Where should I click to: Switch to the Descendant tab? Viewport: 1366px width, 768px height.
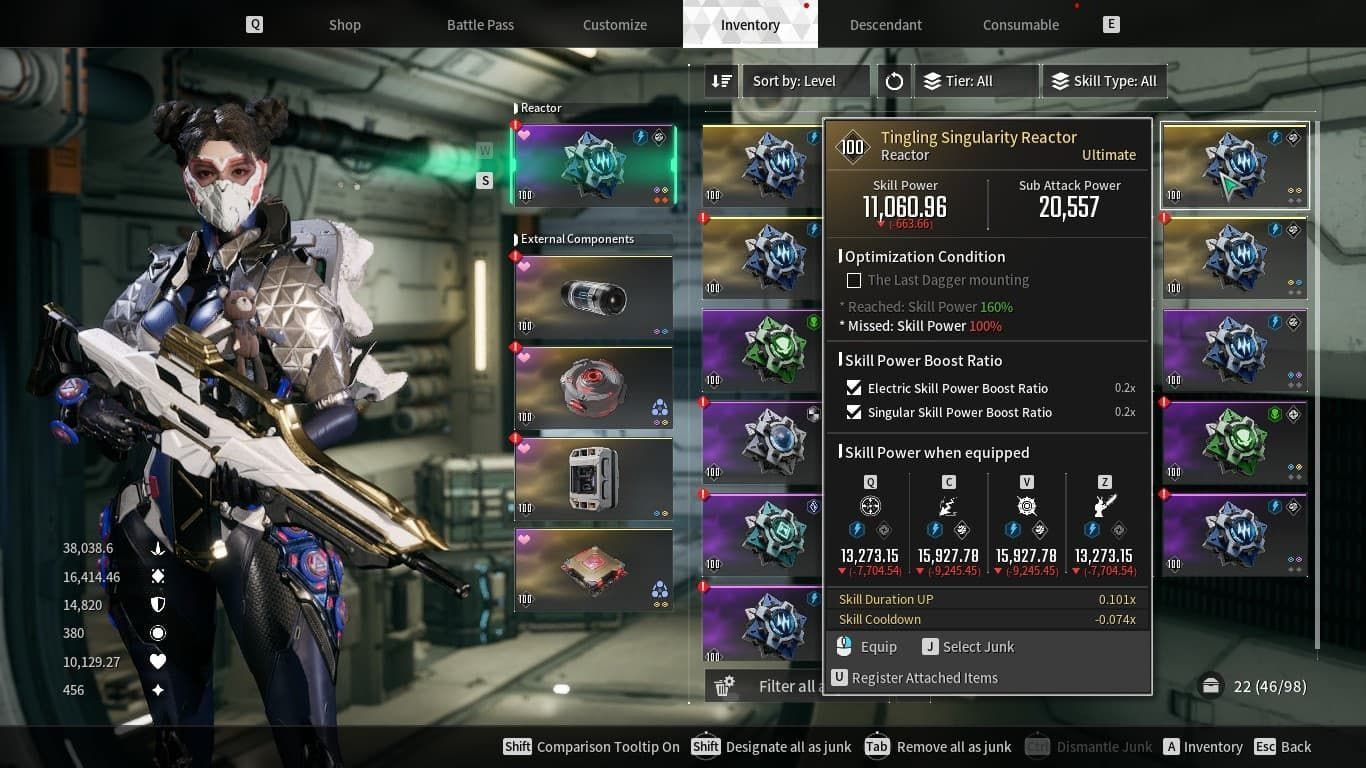pyautogui.click(x=885, y=24)
